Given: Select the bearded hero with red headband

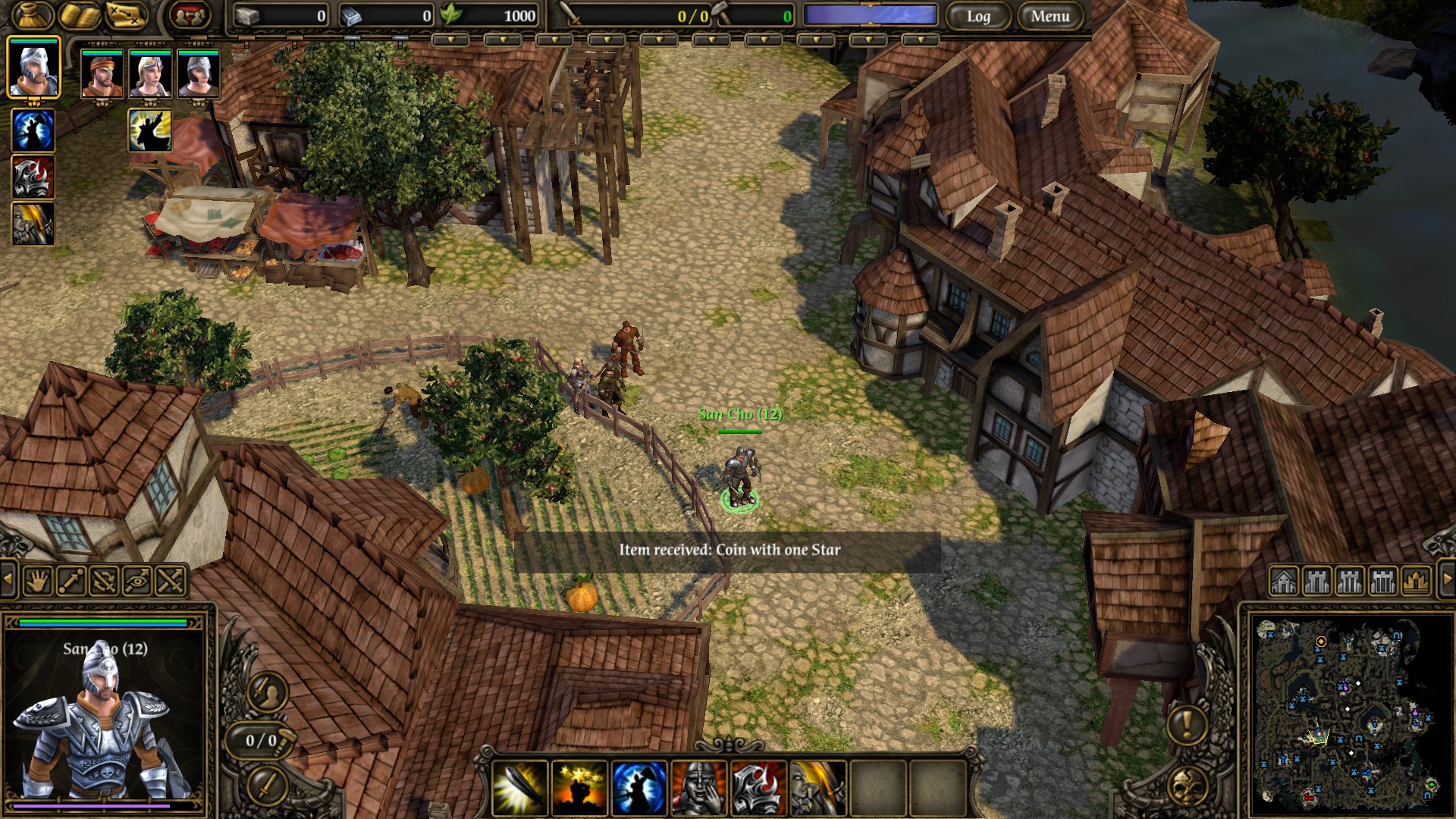Looking at the screenshot, I should pos(102,74).
